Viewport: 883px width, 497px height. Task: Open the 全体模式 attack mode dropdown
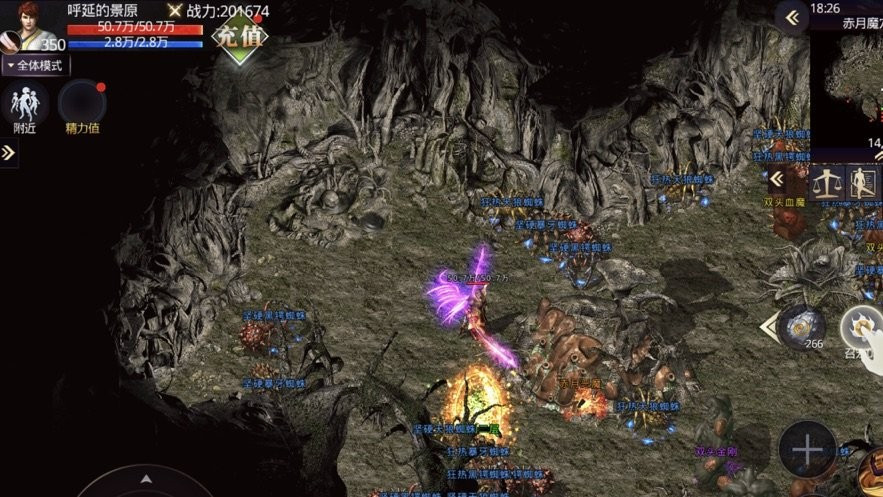[x=35, y=65]
